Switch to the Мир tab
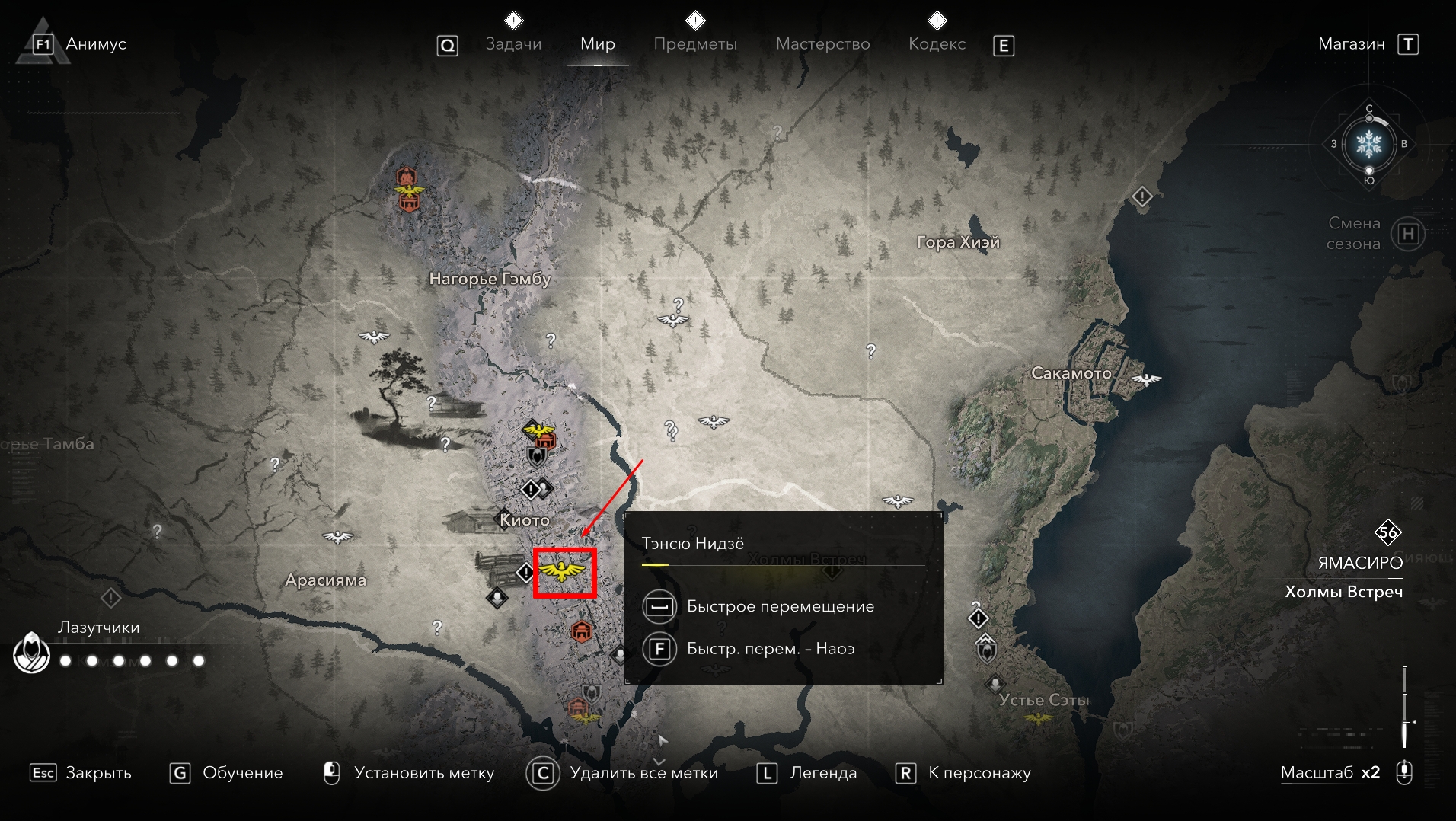 pyautogui.click(x=597, y=44)
